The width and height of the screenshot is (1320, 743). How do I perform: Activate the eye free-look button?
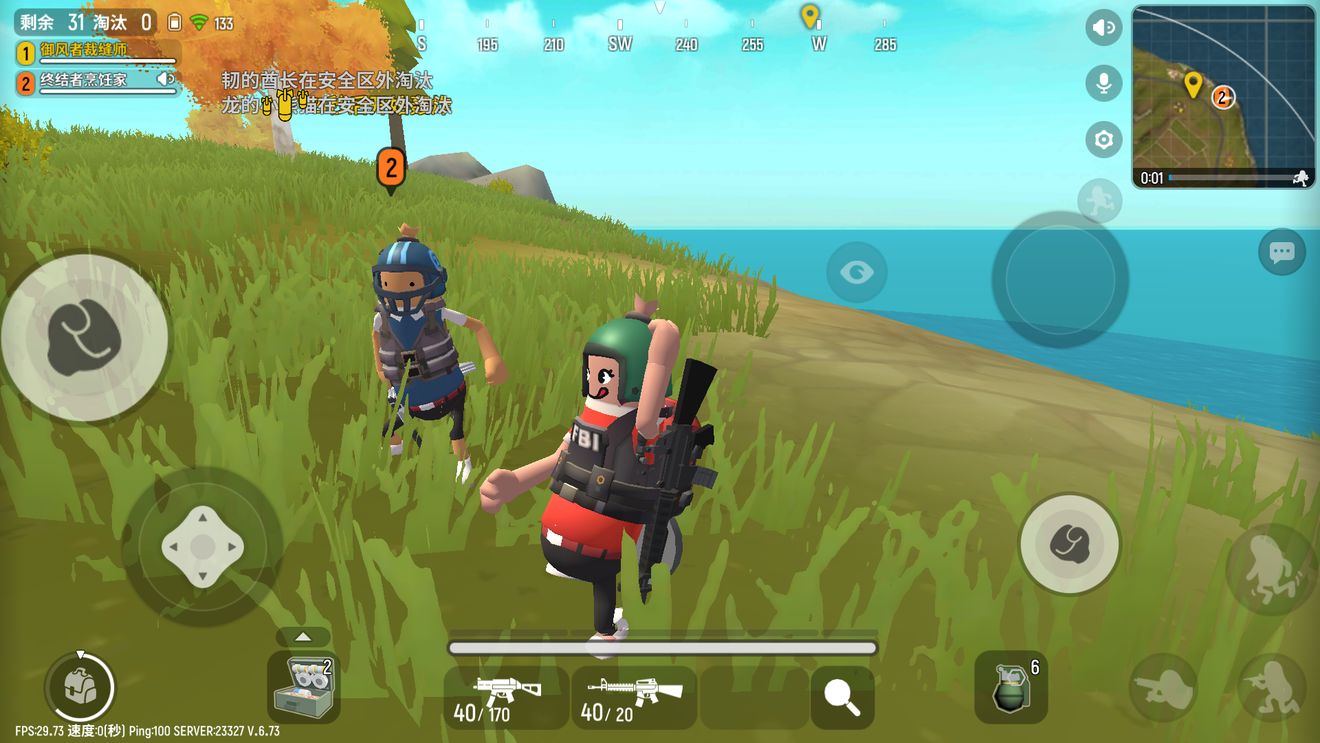856,272
